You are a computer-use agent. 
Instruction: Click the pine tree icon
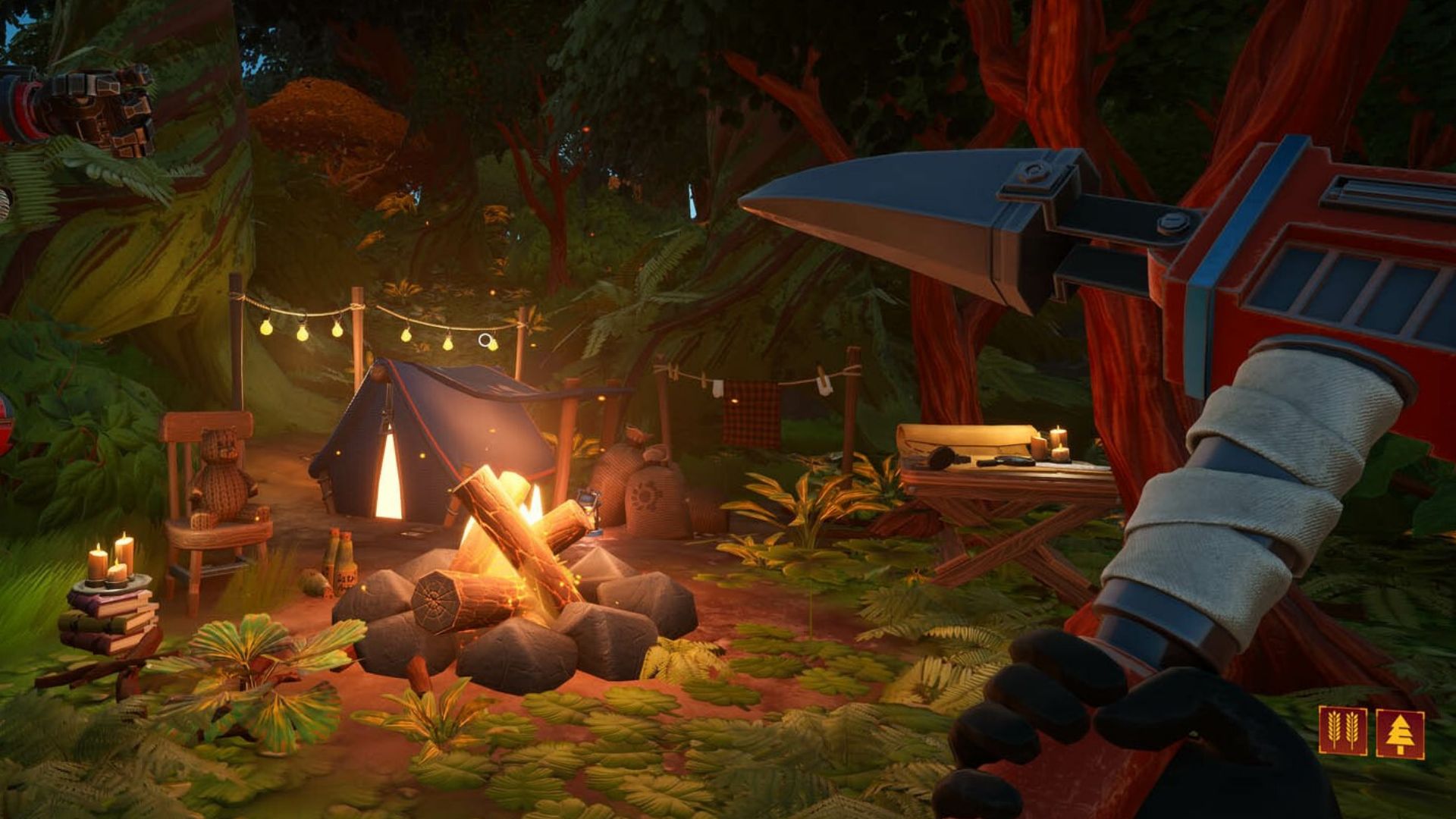pyautogui.click(x=1400, y=733)
